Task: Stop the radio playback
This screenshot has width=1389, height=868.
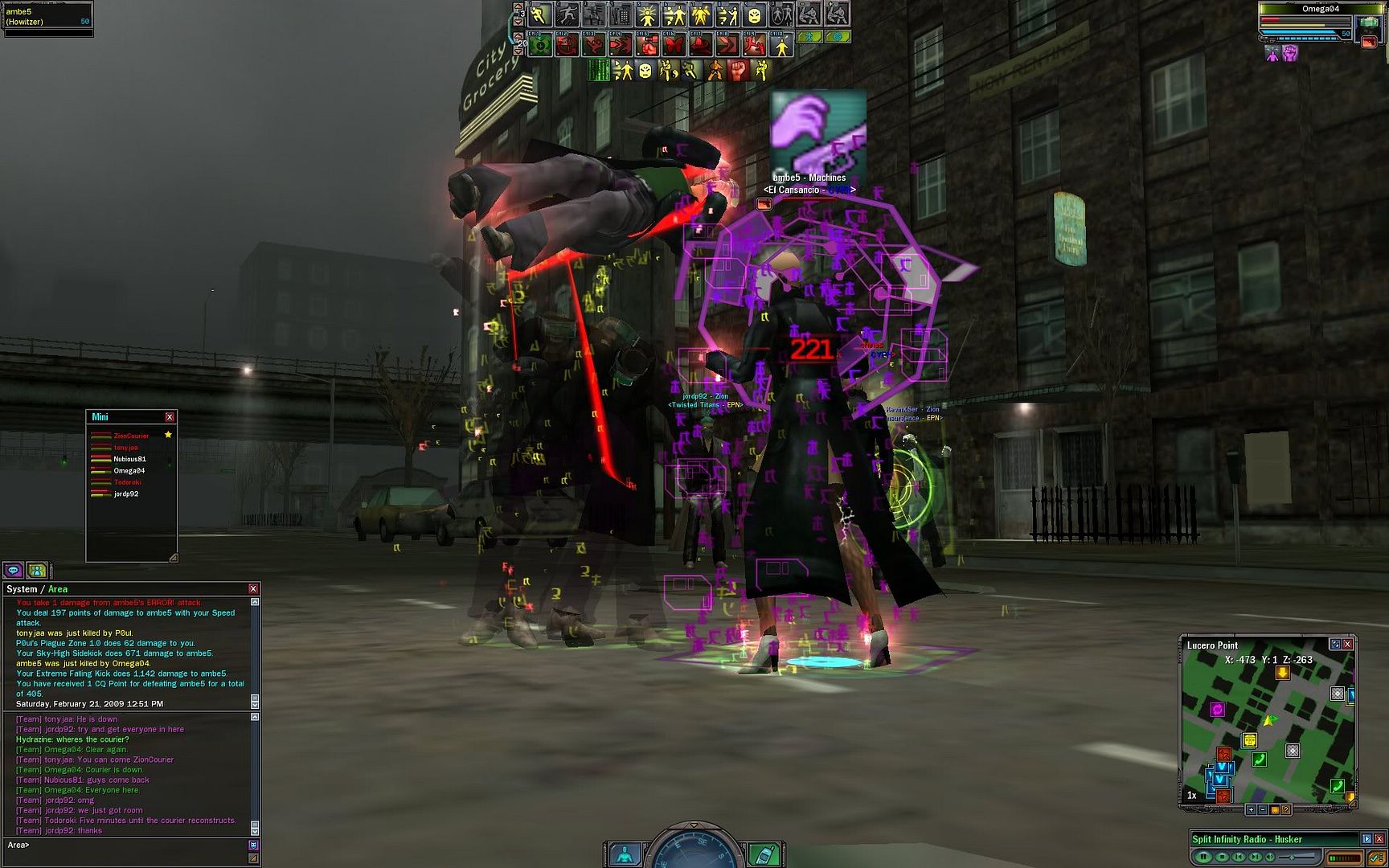Action: 1221,857
